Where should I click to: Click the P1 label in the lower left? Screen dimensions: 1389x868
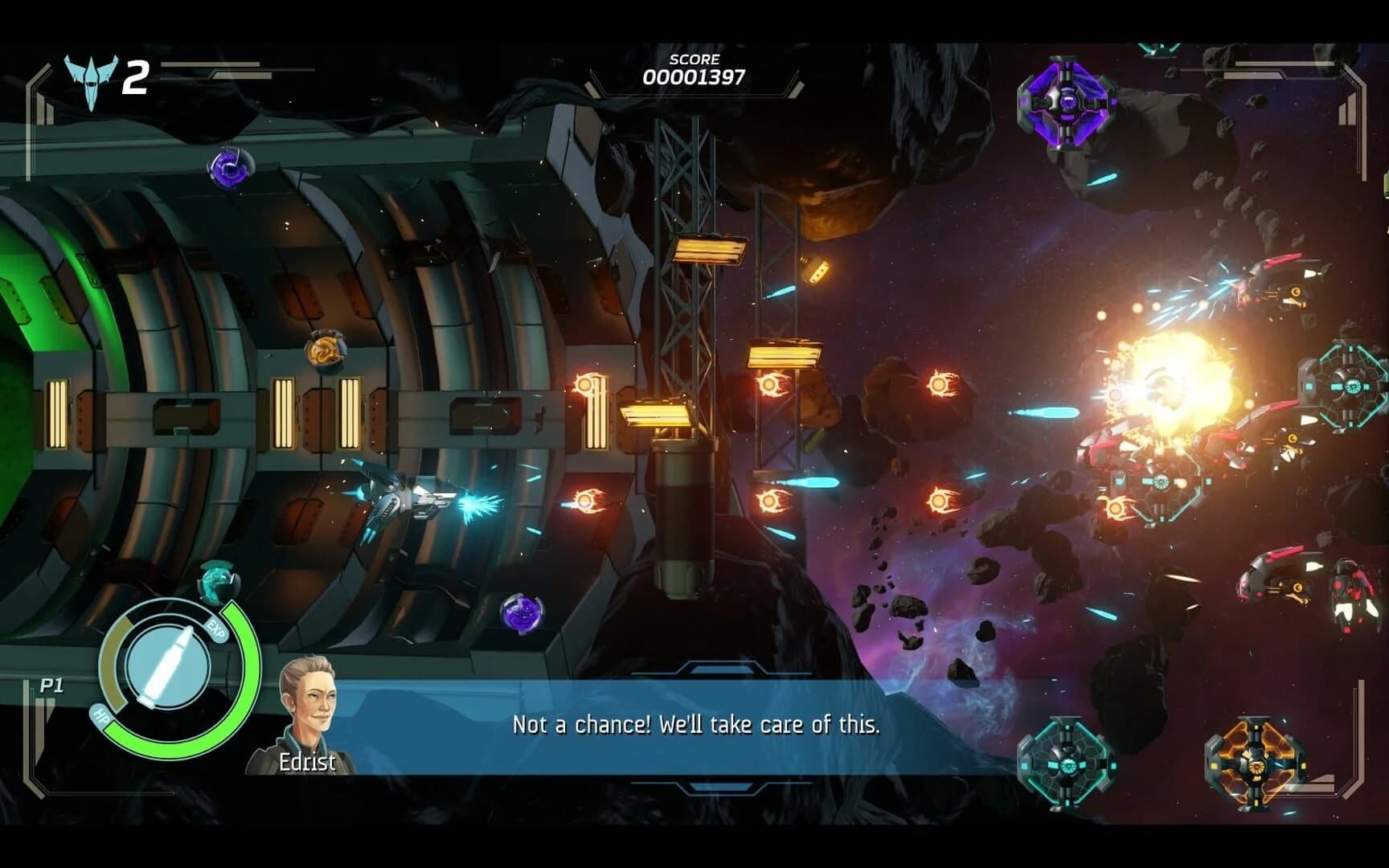coord(51,684)
